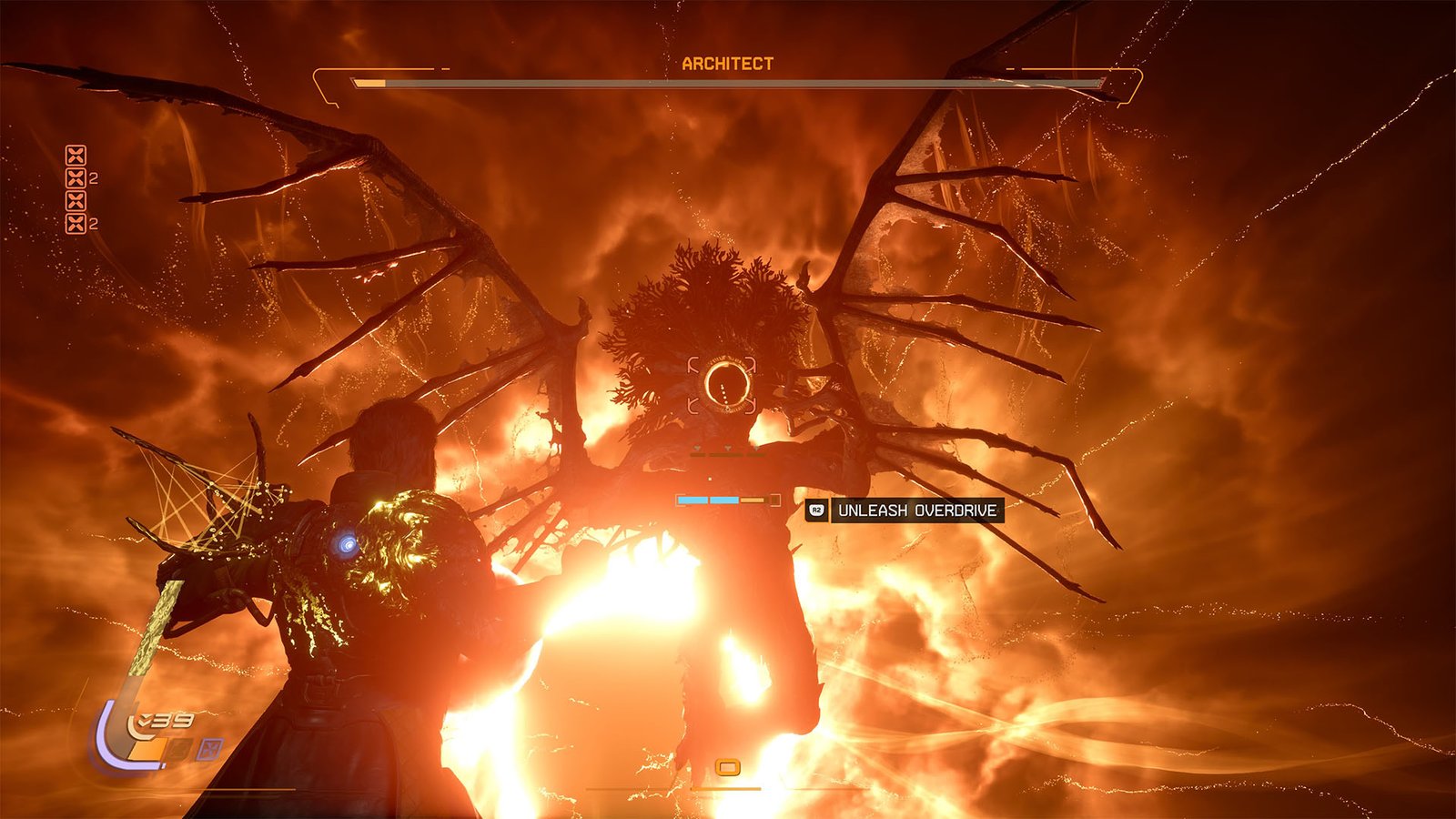
Task: Click the ARCHITECT boss name label
Action: [727, 65]
